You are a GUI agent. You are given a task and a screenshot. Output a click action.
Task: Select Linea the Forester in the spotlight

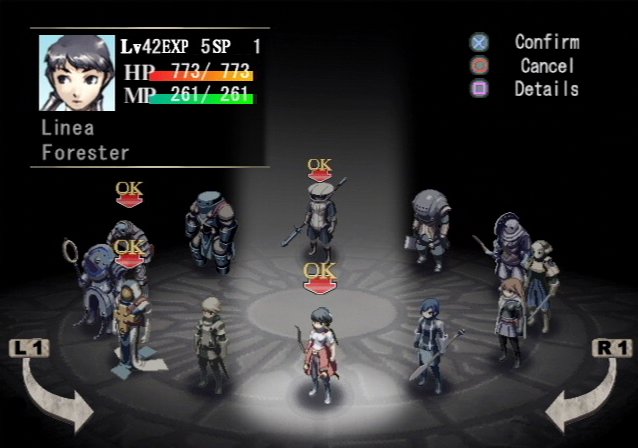click(x=320, y=355)
